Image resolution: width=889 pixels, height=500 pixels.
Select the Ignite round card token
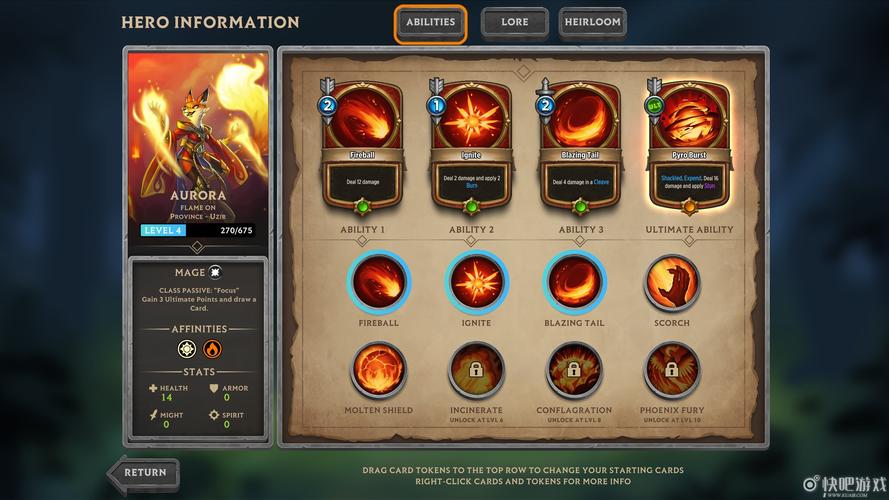(x=476, y=281)
